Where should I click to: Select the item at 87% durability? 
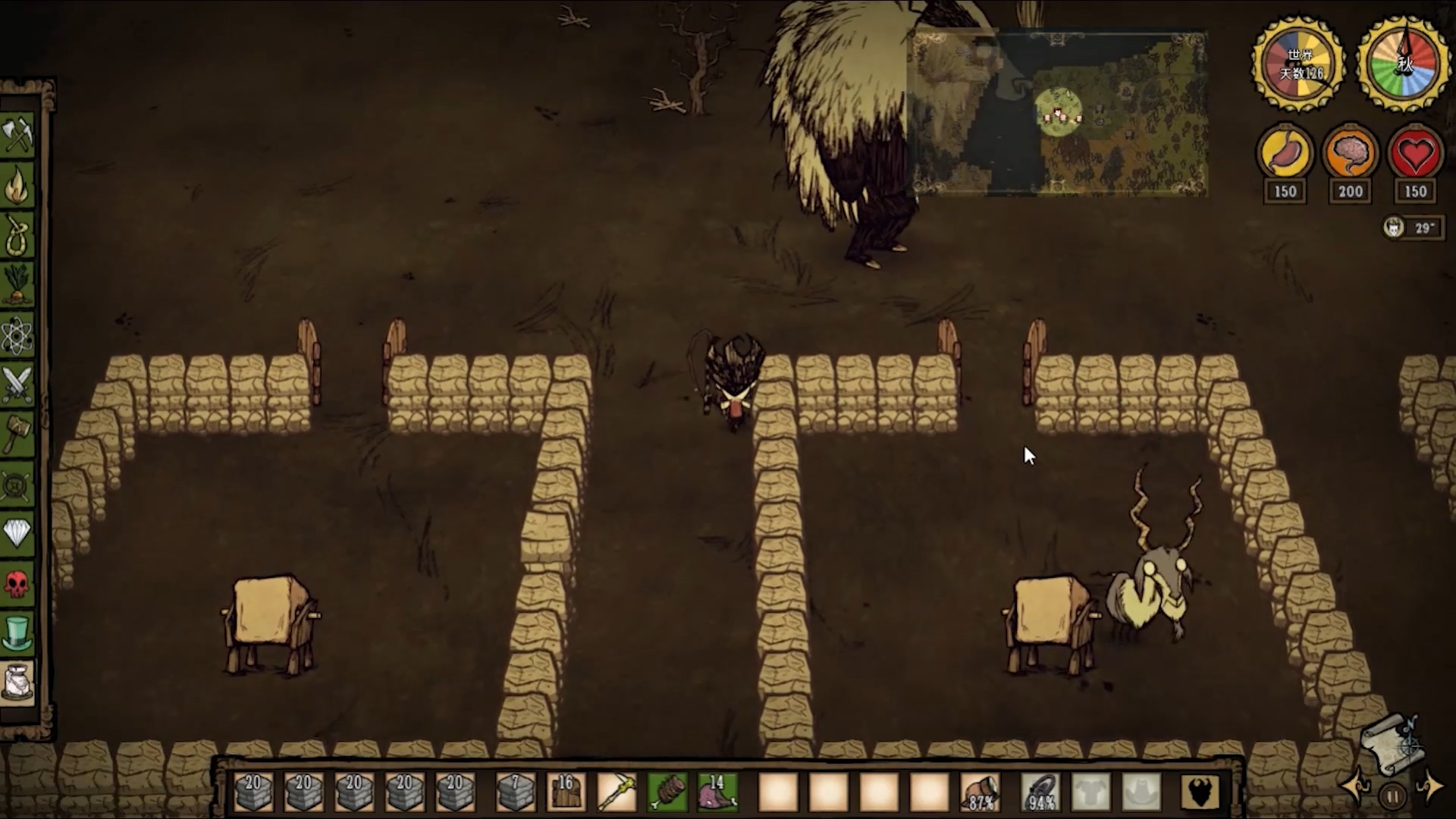[980, 792]
